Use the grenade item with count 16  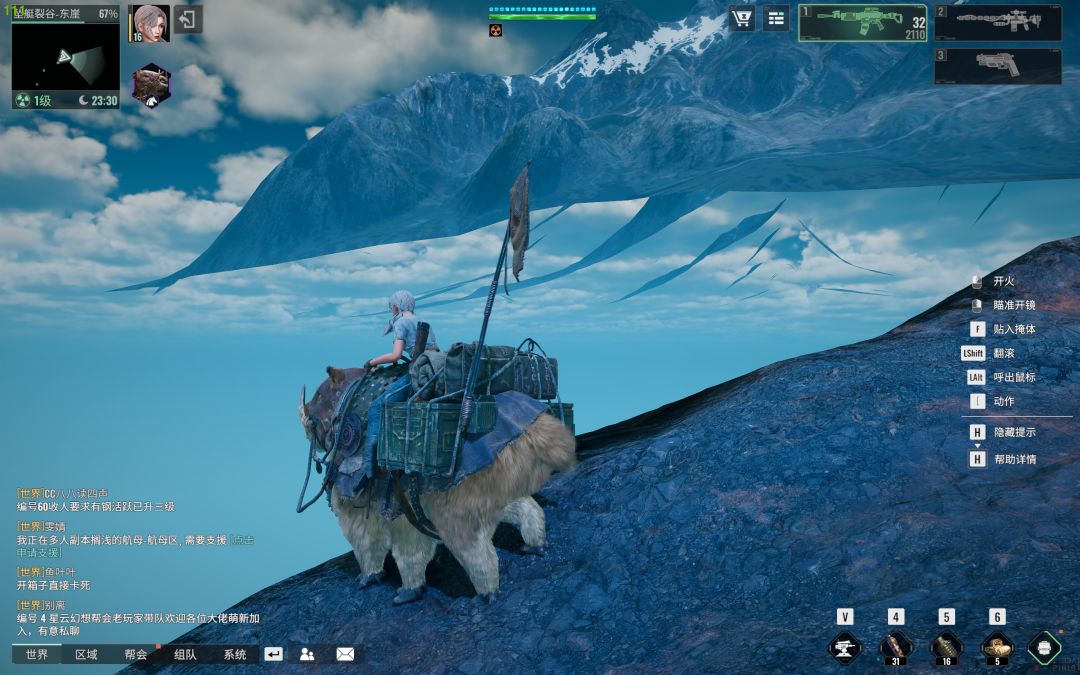pos(946,647)
